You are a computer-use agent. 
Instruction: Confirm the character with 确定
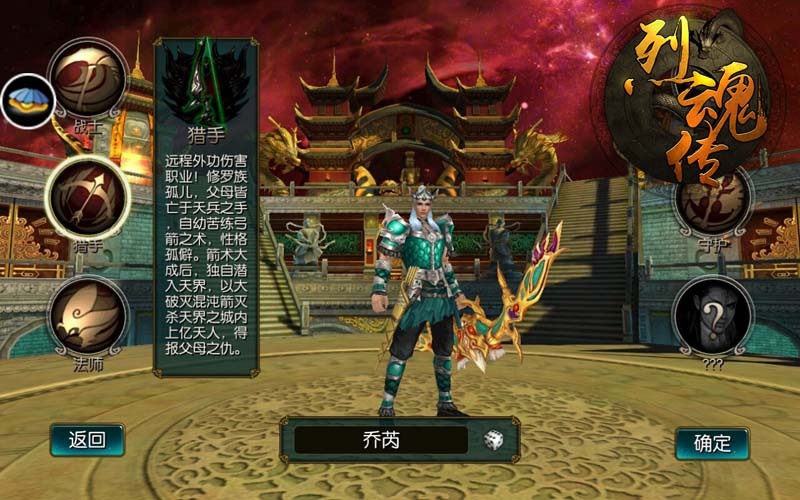712,443
